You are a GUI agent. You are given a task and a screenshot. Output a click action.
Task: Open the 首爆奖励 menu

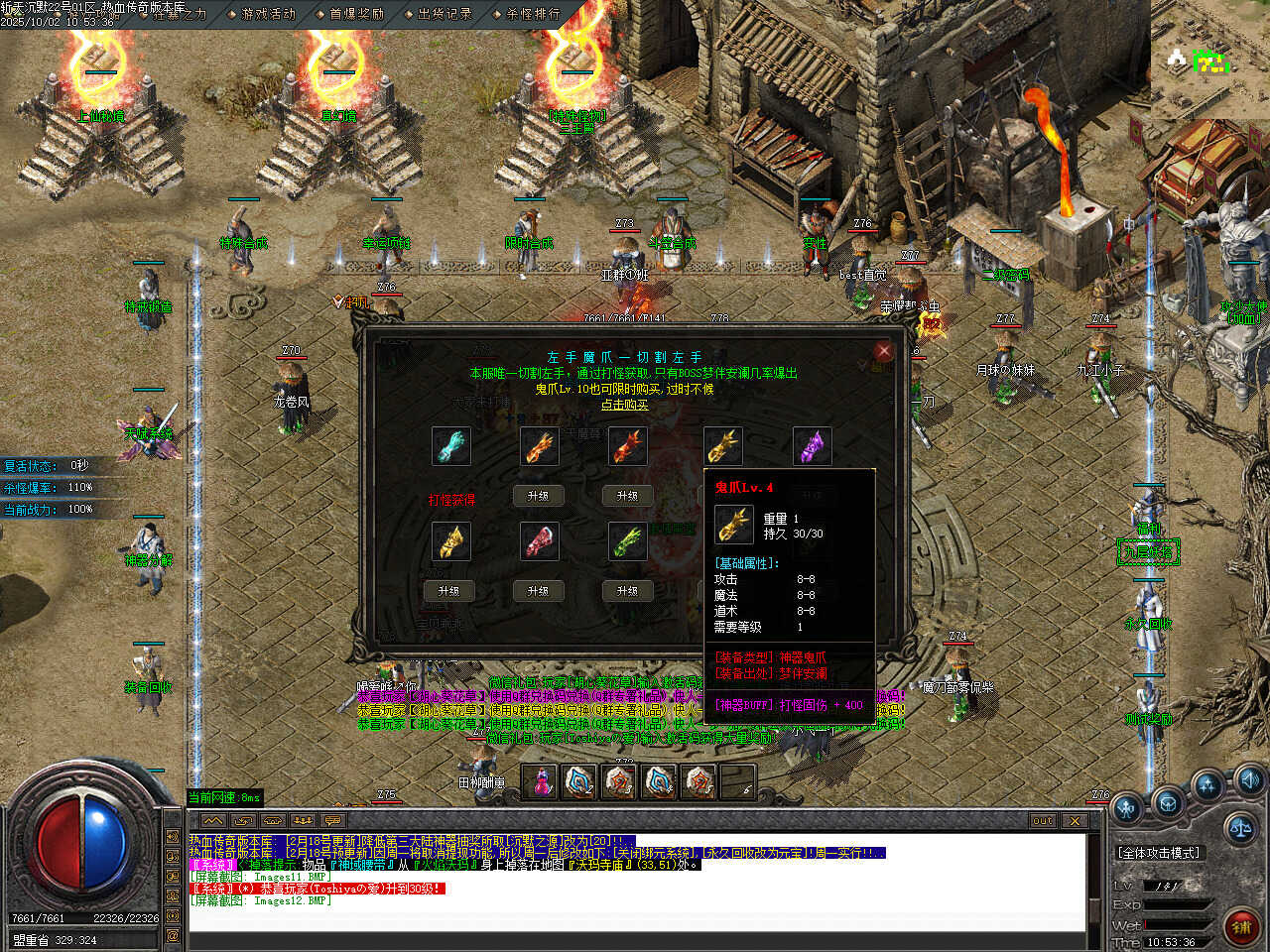[356, 14]
